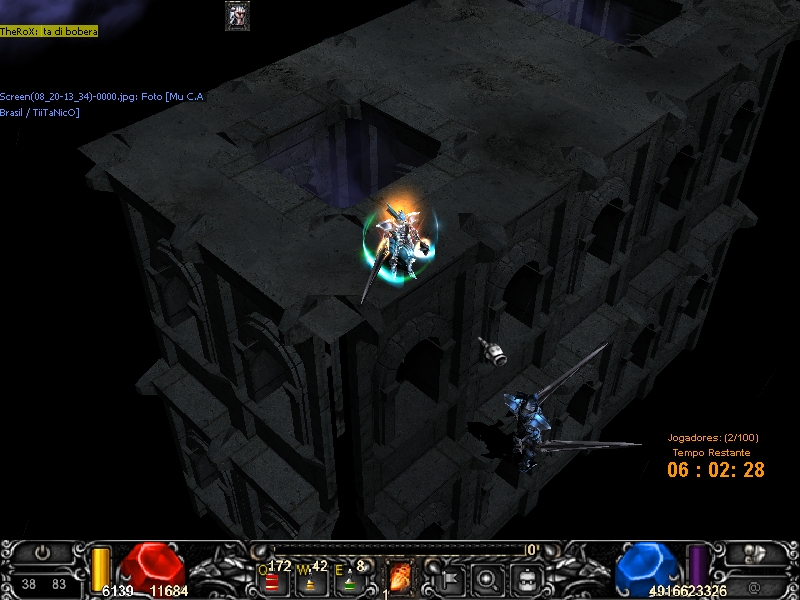Screen dimensions: 800x600
Task: Use the red potion in Q slot
Action: [x=271, y=580]
